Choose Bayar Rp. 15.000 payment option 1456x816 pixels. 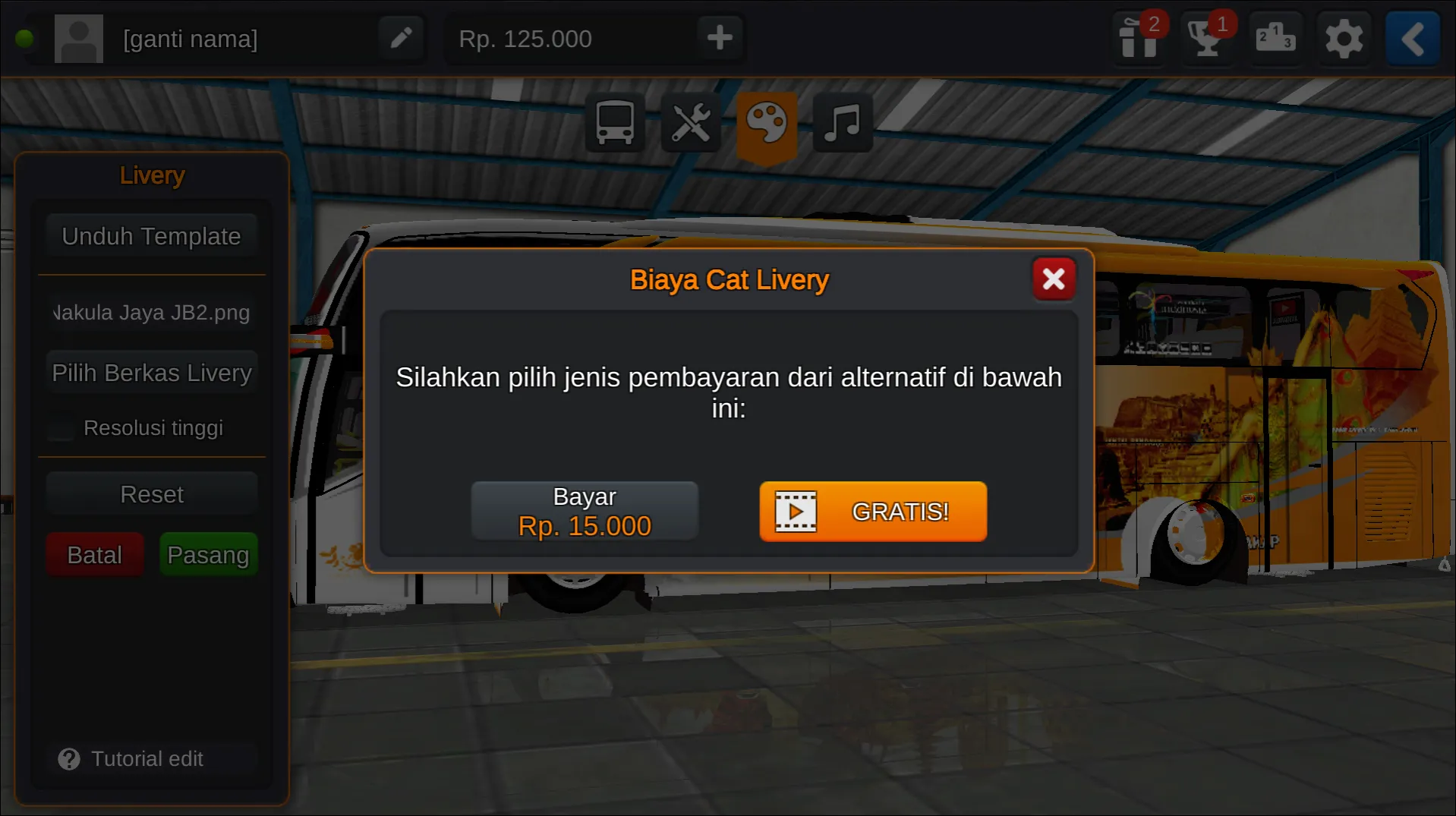(585, 510)
